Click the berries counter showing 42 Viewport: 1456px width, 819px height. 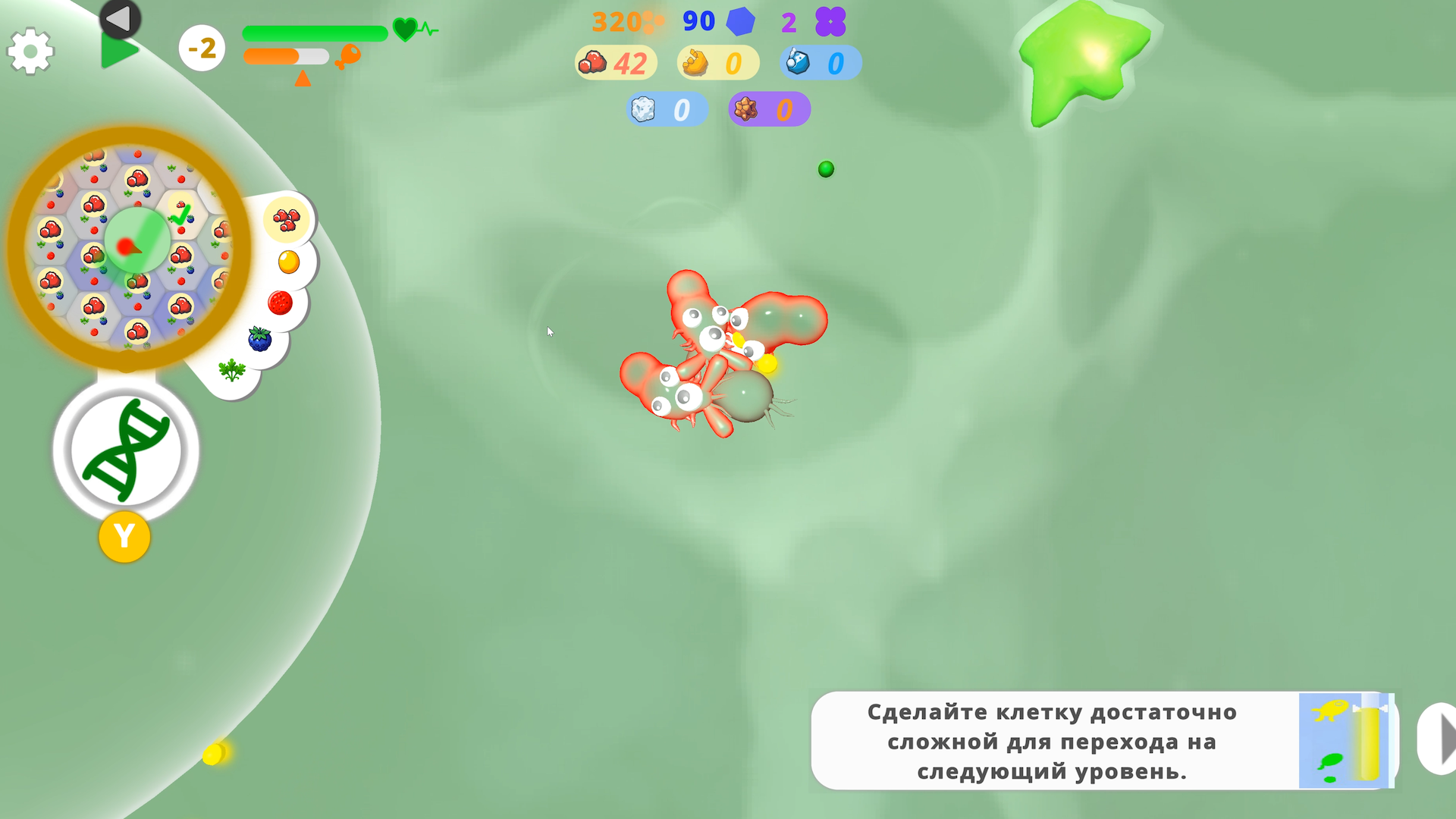[x=615, y=63]
